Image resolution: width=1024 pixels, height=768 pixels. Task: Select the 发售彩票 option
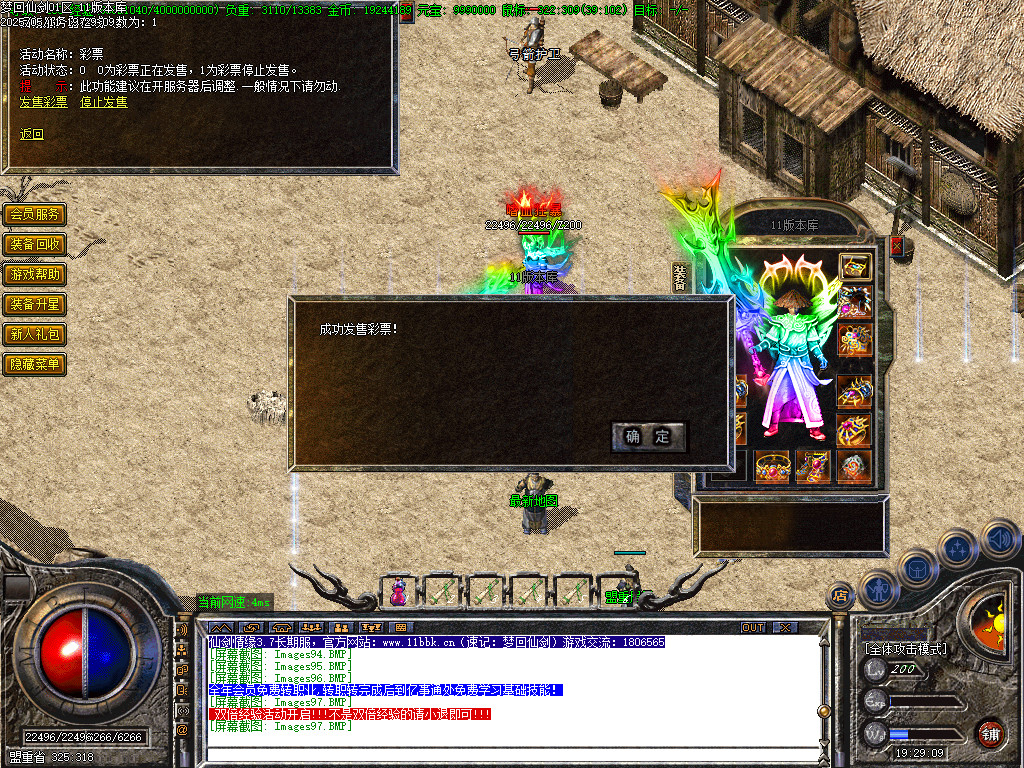pyautogui.click(x=44, y=102)
